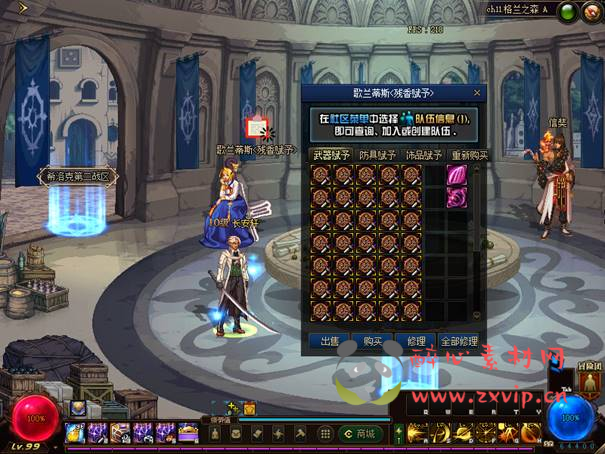The height and width of the screenshot is (454, 605).
Task: Switch to the 武器赋予 tab
Action: click(329, 155)
